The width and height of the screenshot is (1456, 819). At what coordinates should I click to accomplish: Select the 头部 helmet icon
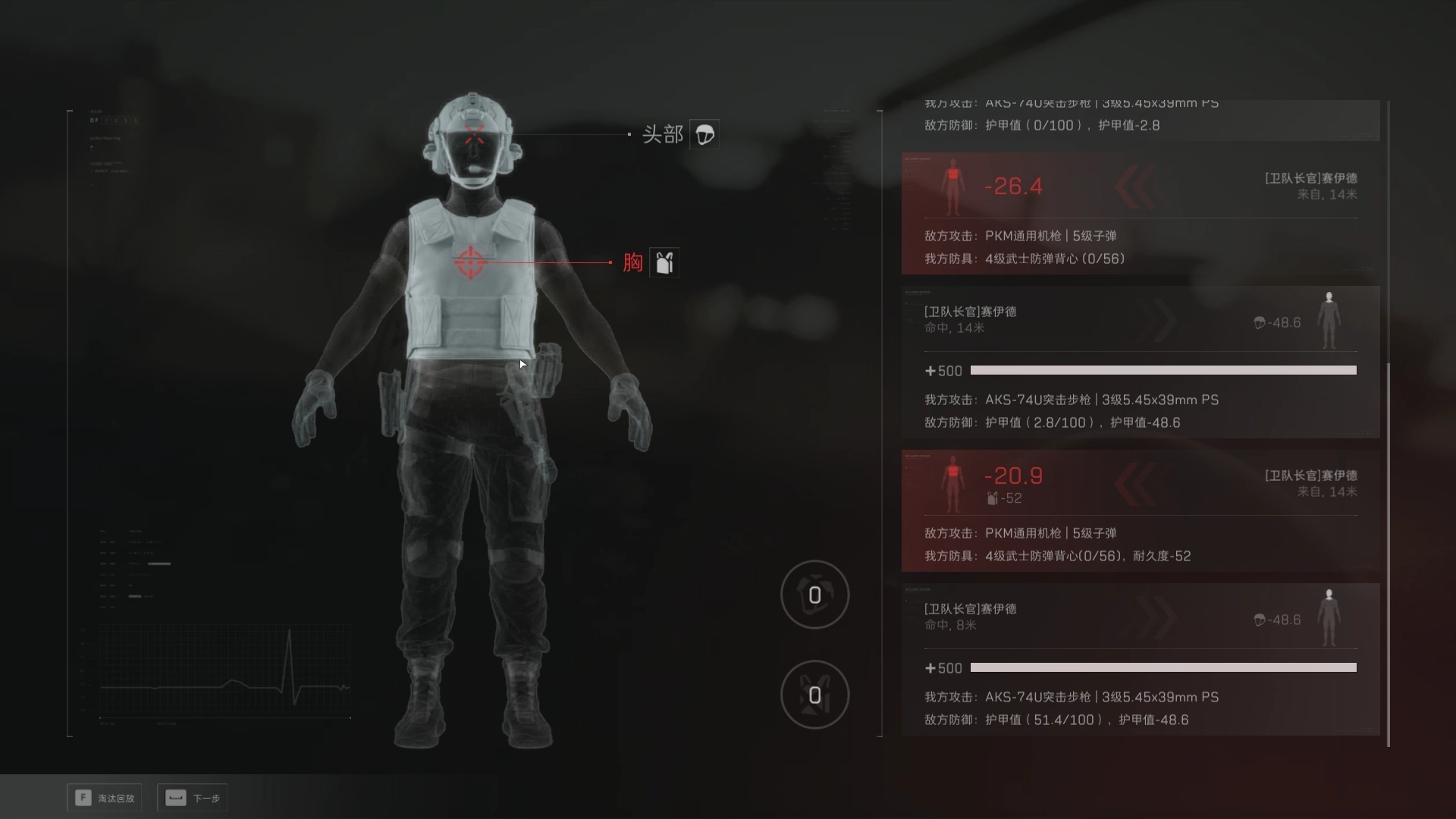pyautogui.click(x=704, y=134)
